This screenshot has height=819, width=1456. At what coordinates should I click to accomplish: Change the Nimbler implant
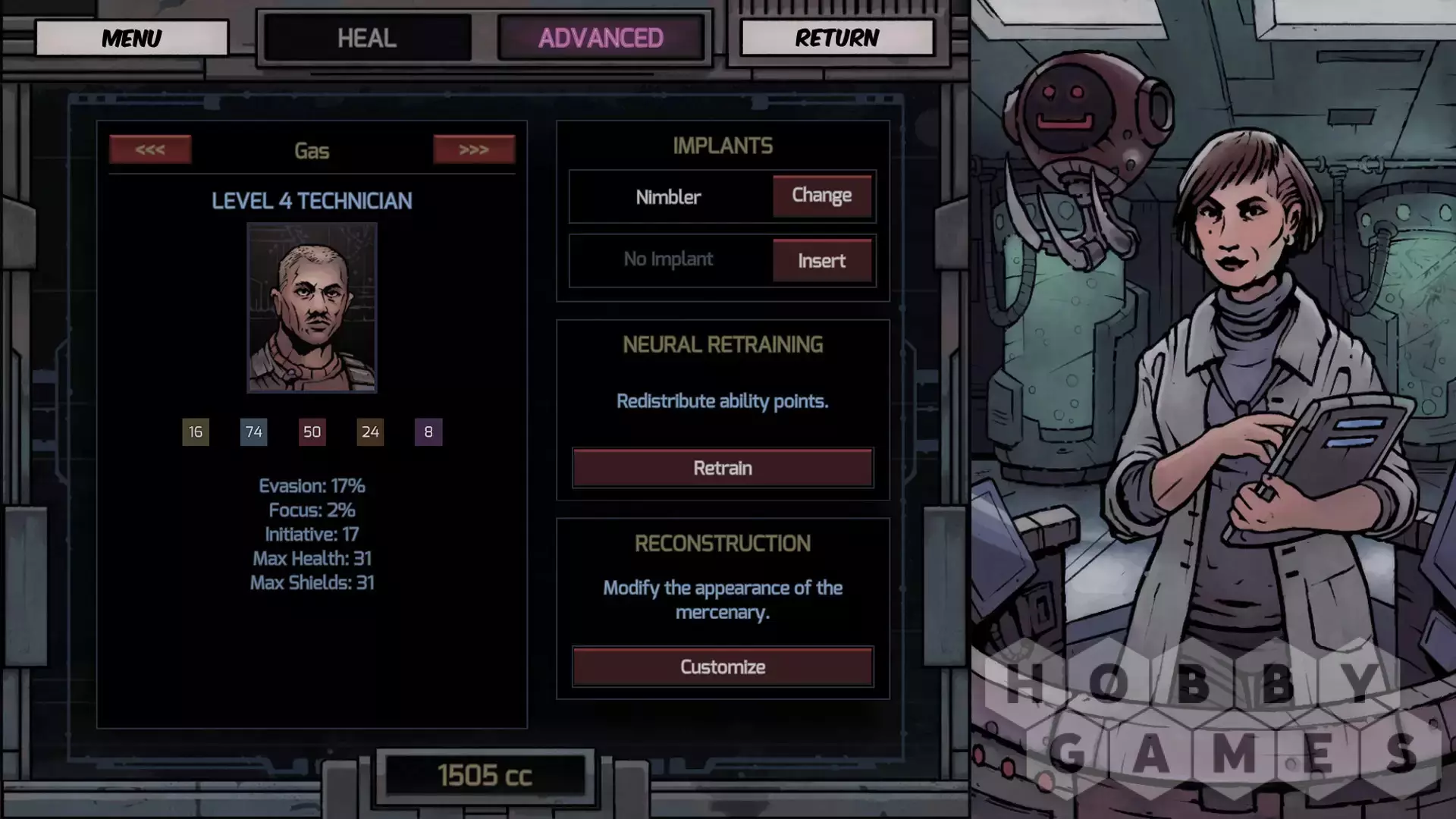(x=821, y=196)
